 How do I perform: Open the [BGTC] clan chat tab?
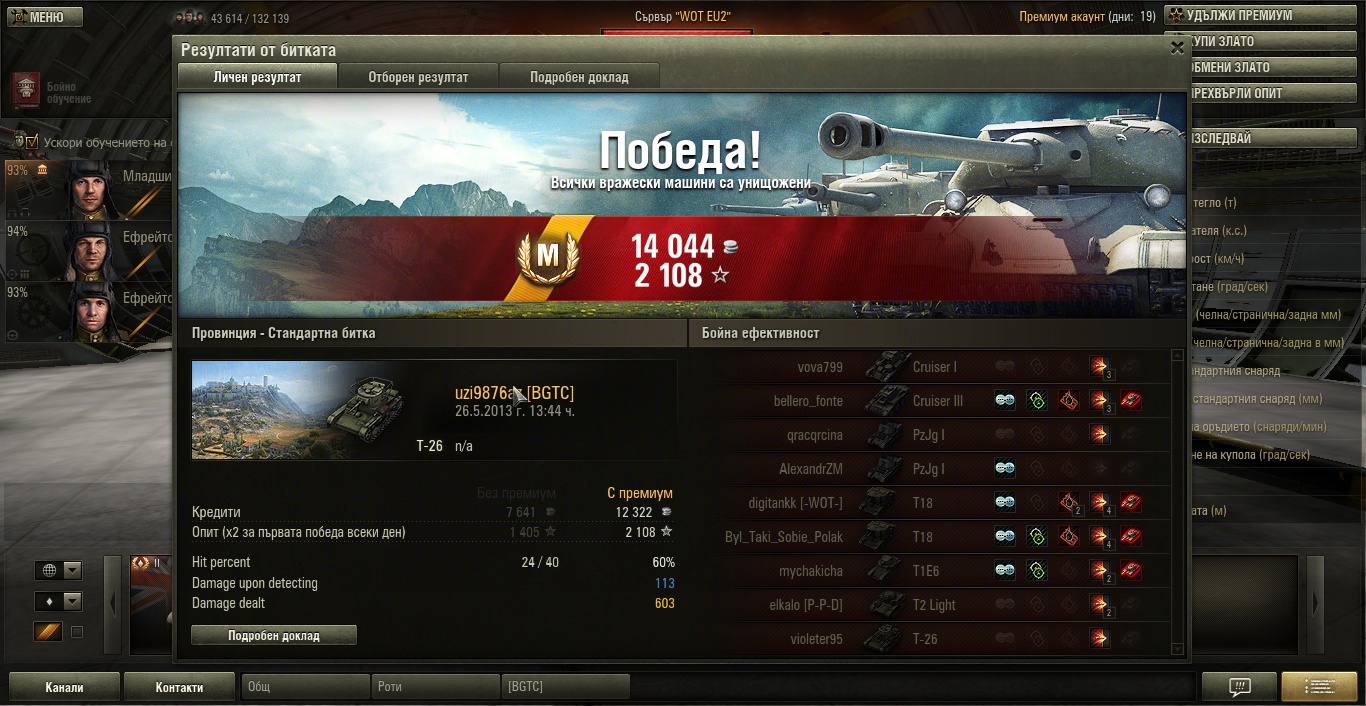pos(565,687)
